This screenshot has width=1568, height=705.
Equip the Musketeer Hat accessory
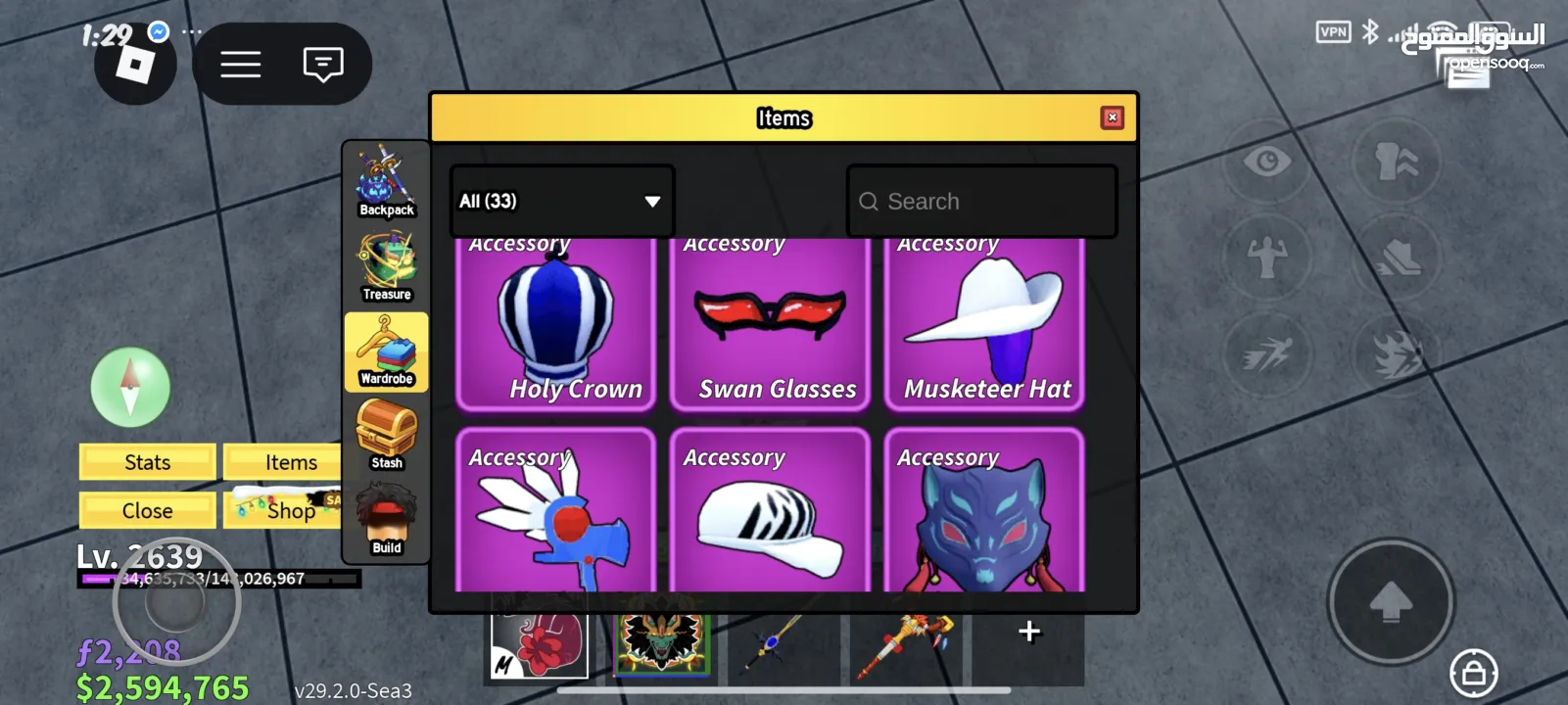pos(984,323)
